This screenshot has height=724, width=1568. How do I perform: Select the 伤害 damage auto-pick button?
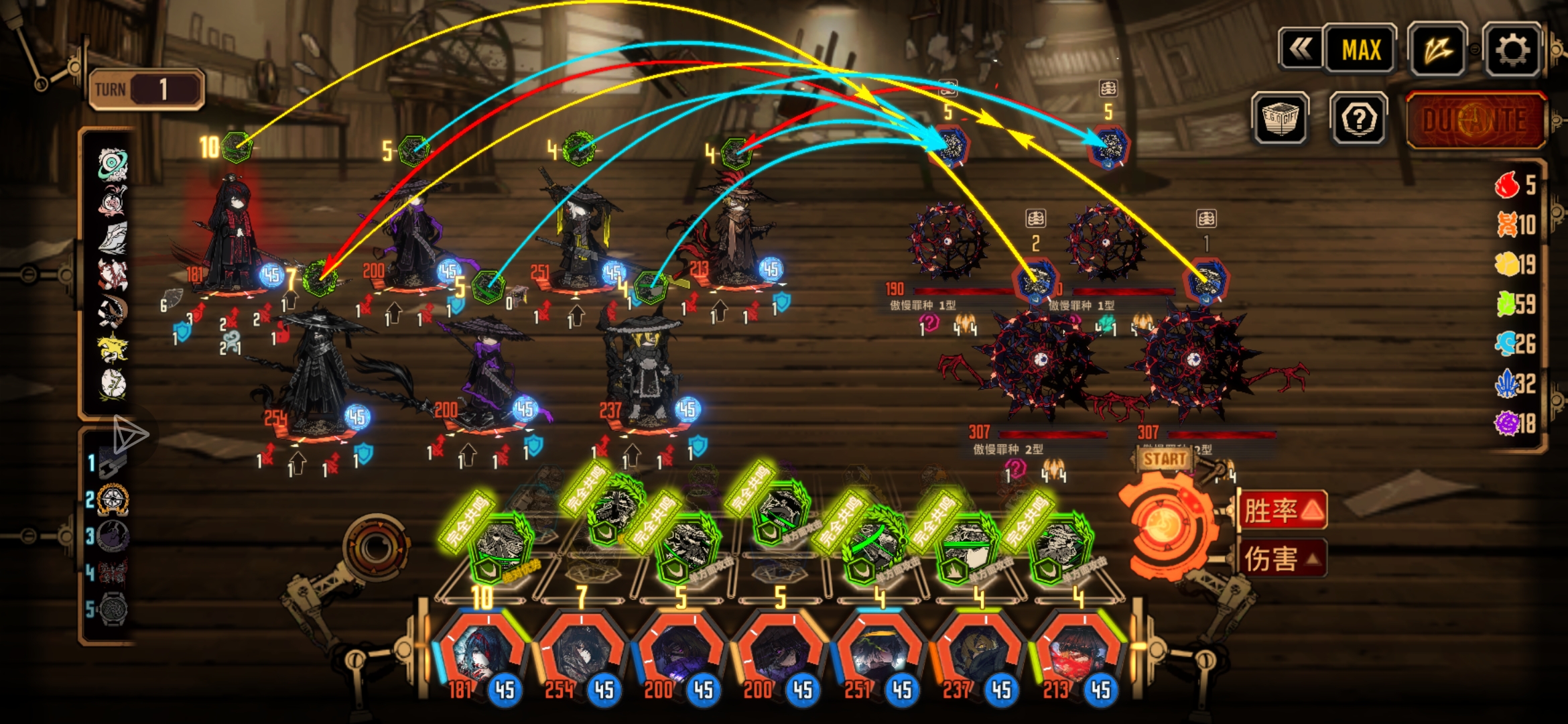tap(1283, 558)
